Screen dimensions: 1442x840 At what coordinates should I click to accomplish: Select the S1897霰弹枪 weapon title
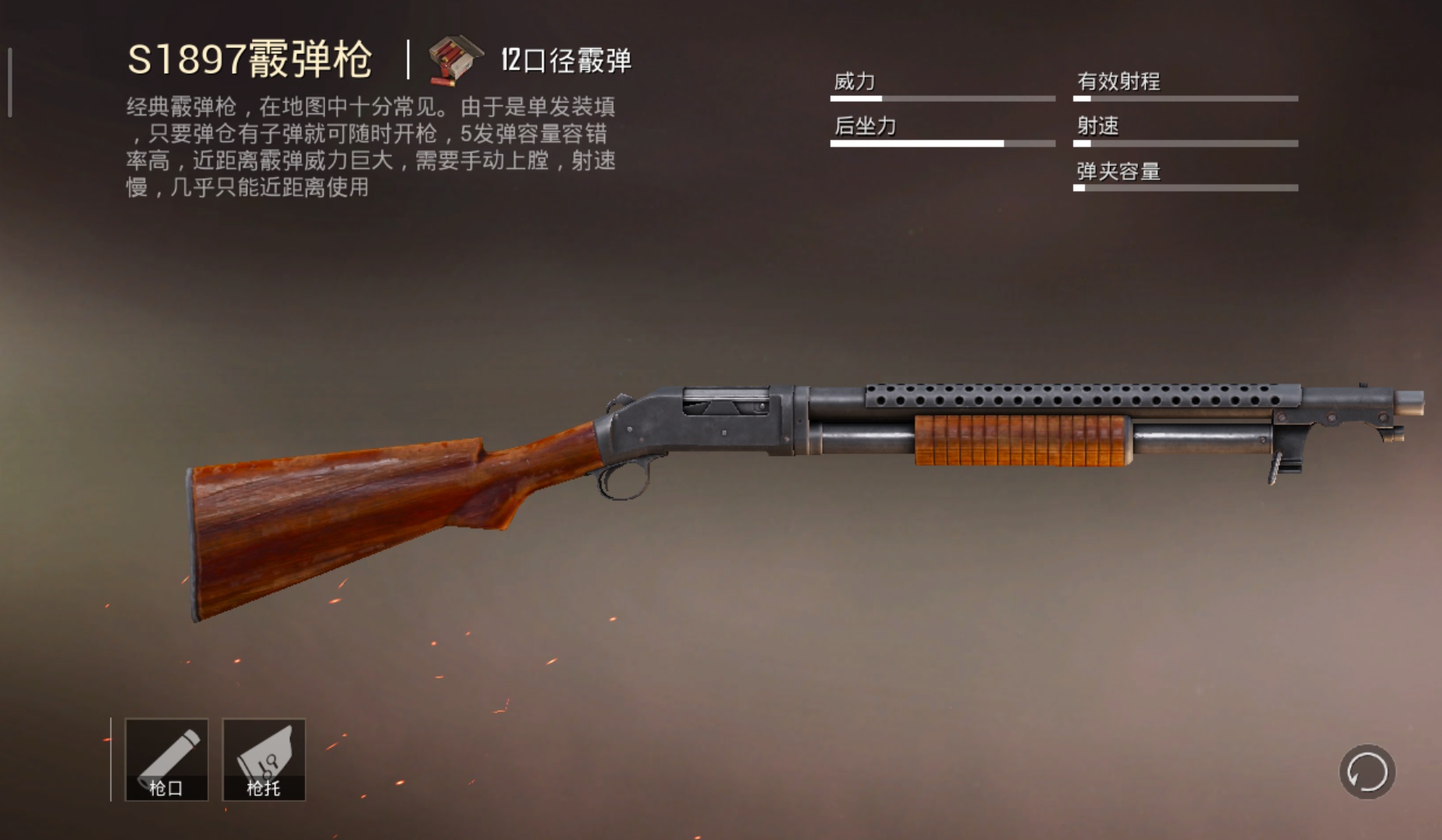pyautogui.click(x=250, y=56)
